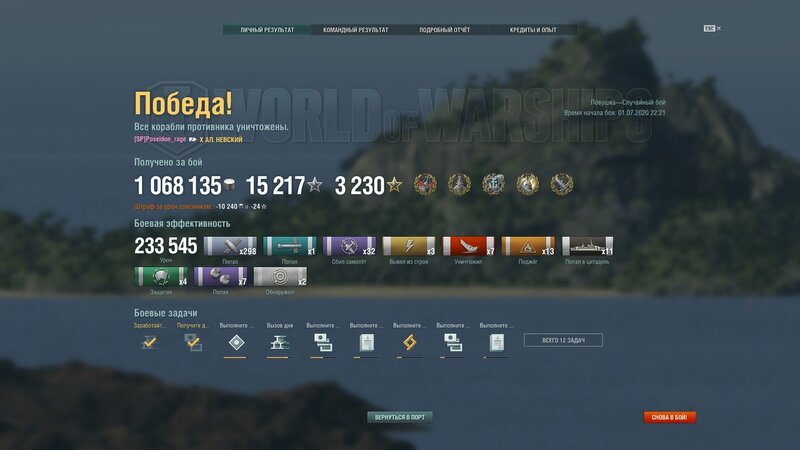
Task: Open the Подробный отчёт tab
Action: (444, 30)
